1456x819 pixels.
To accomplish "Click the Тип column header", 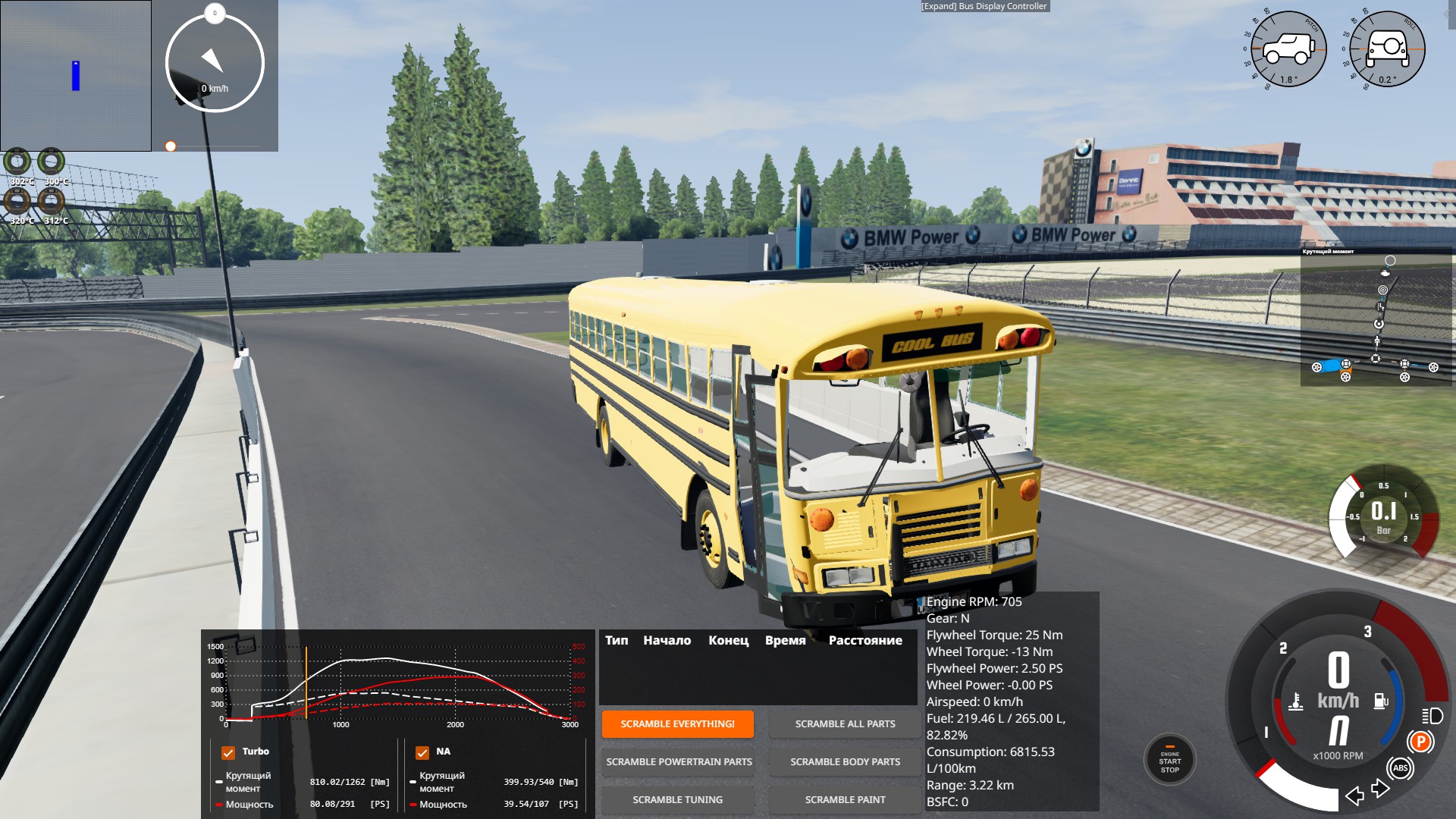I will (x=617, y=641).
